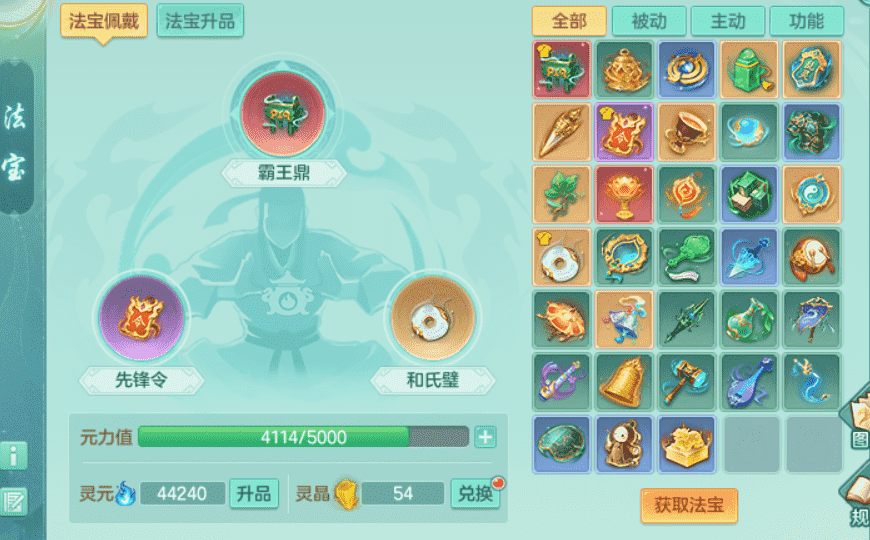The height and width of the screenshot is (540, 870).
Task: Select the 功能 category tab
Action: (806, 21)
